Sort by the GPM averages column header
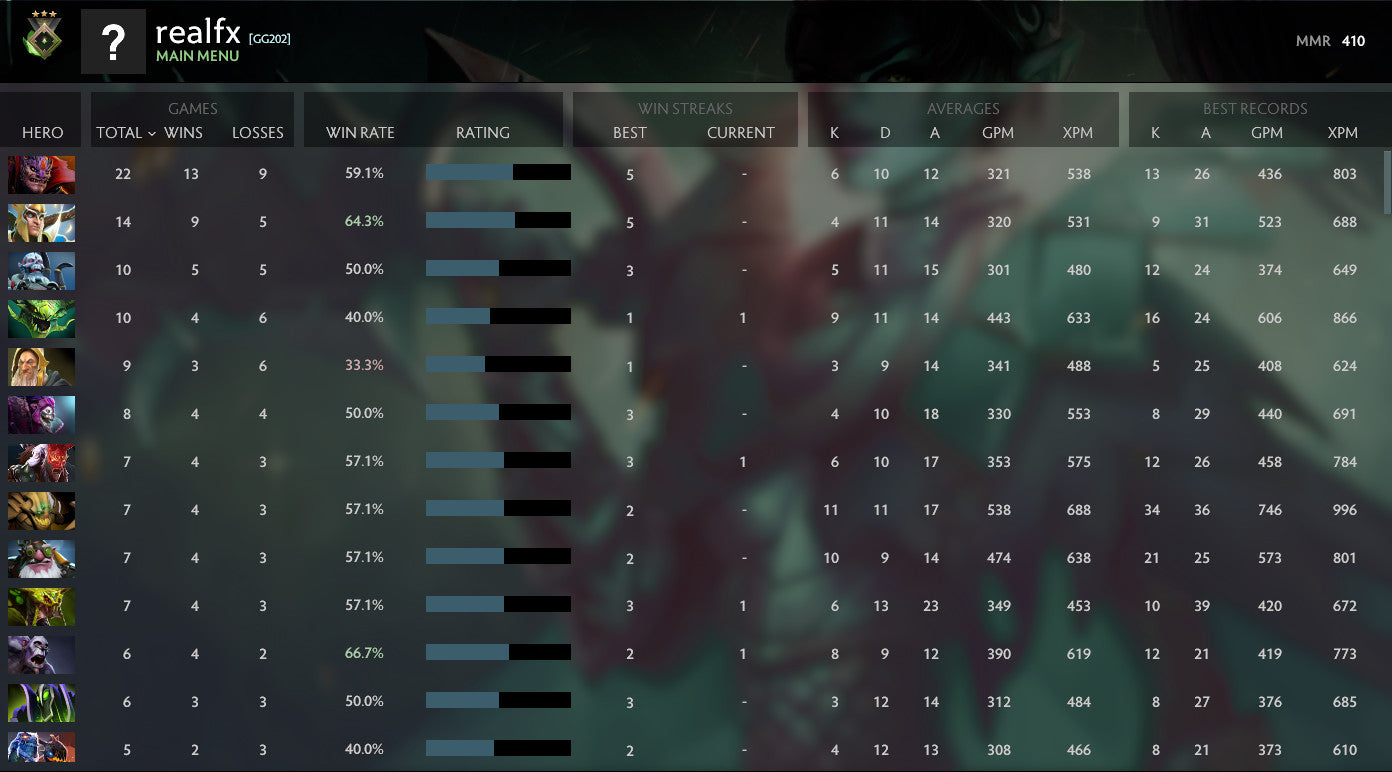The image size is (1392, 772). pyautogui.click(x=1000, y=132)
